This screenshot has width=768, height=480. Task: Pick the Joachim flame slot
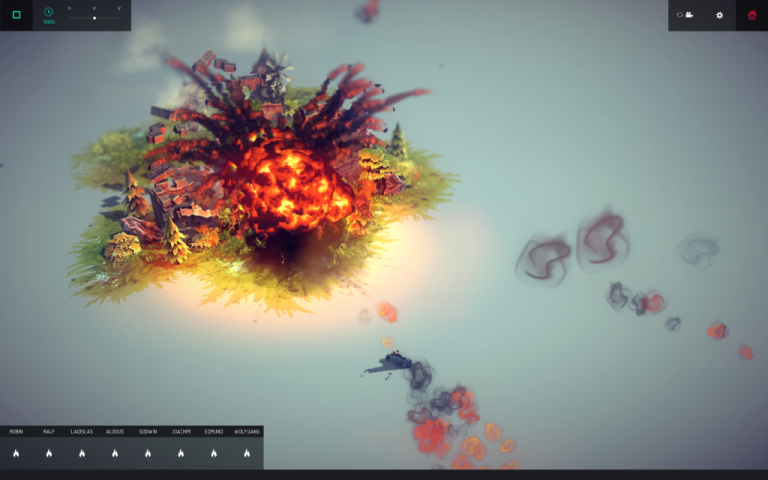(x=181, y=453)
